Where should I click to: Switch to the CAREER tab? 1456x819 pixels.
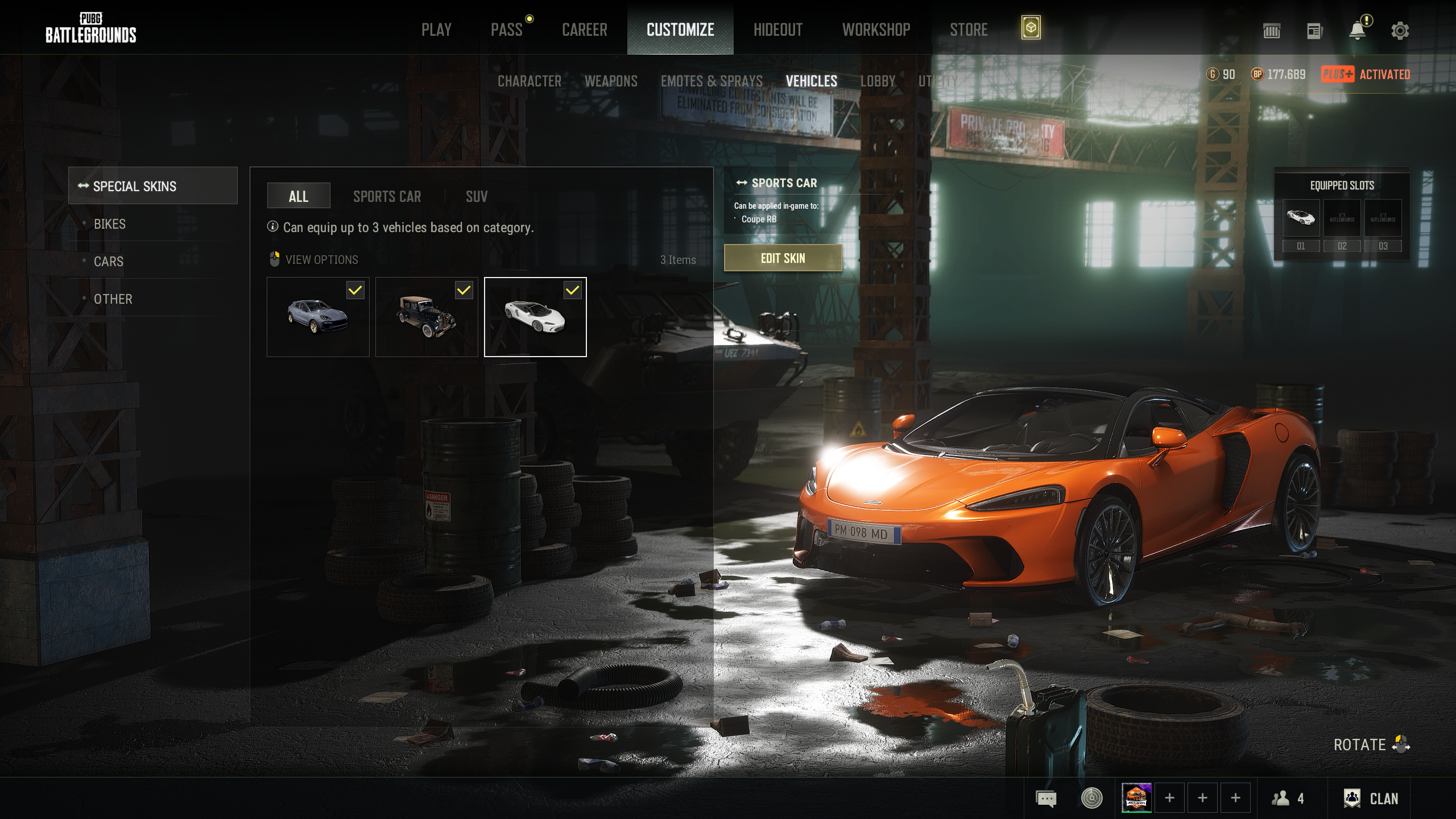coord(584,30)
